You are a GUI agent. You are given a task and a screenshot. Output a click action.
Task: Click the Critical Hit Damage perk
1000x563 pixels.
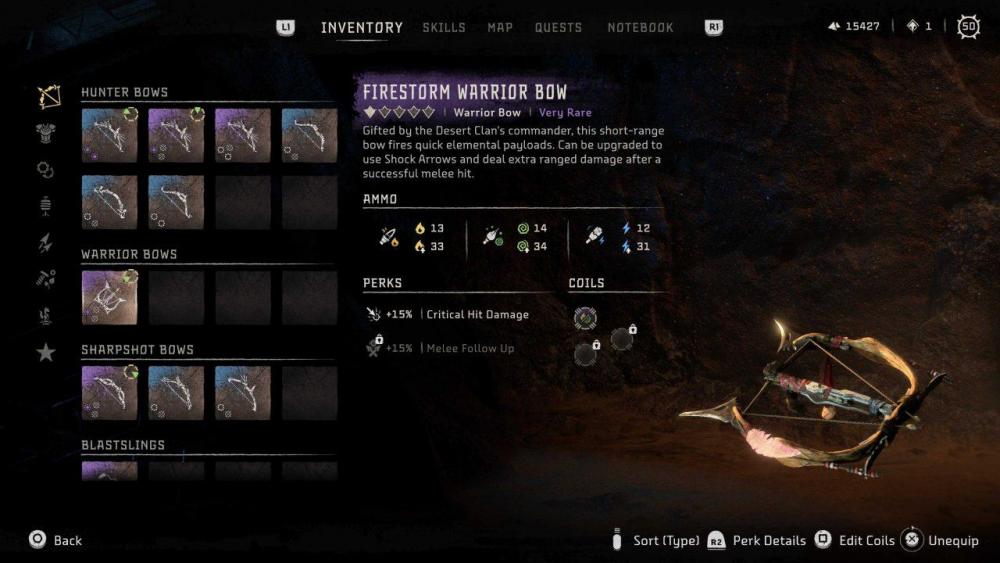(476, 314)
